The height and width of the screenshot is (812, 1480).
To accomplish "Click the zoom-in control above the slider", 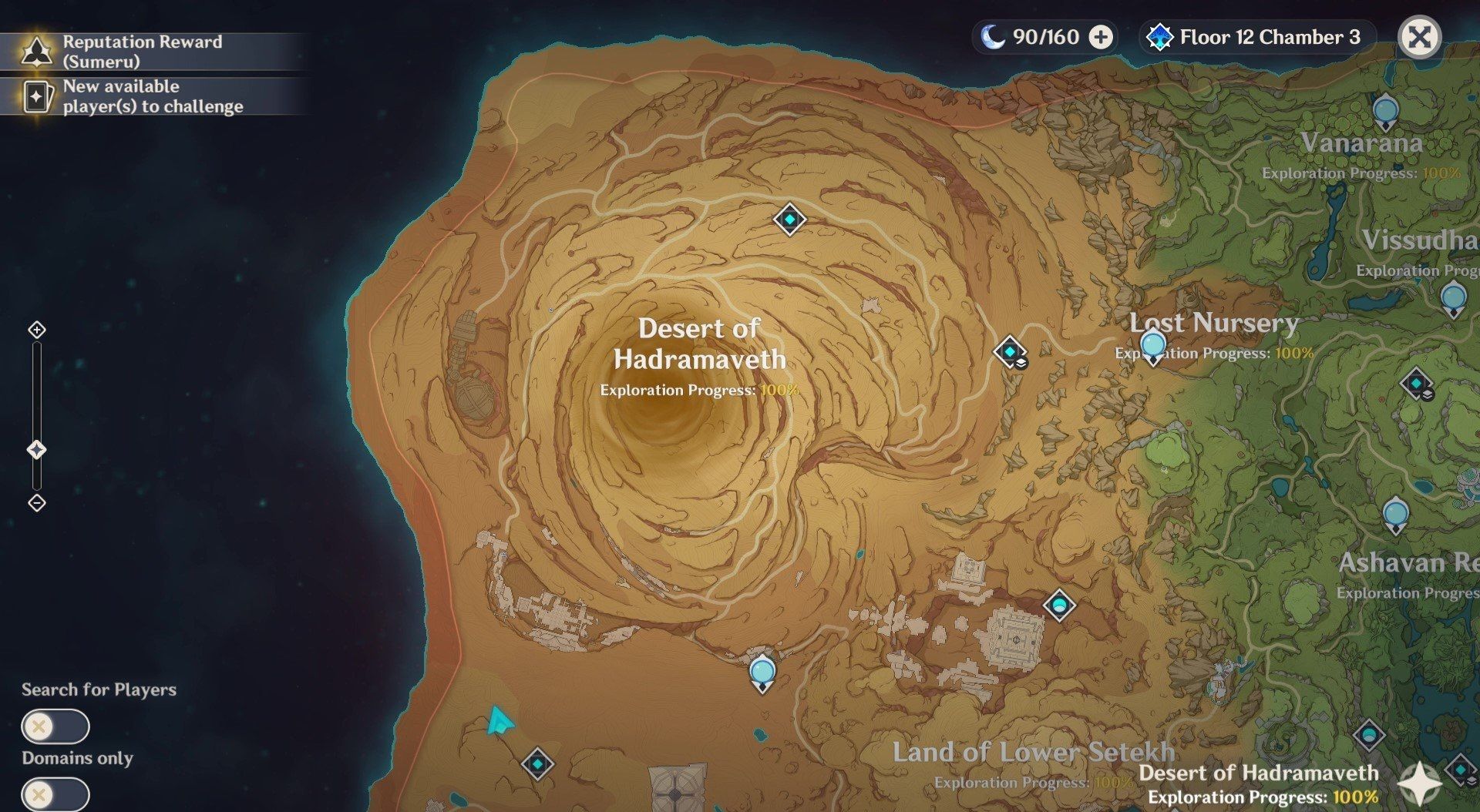I will tap(35, 330).
